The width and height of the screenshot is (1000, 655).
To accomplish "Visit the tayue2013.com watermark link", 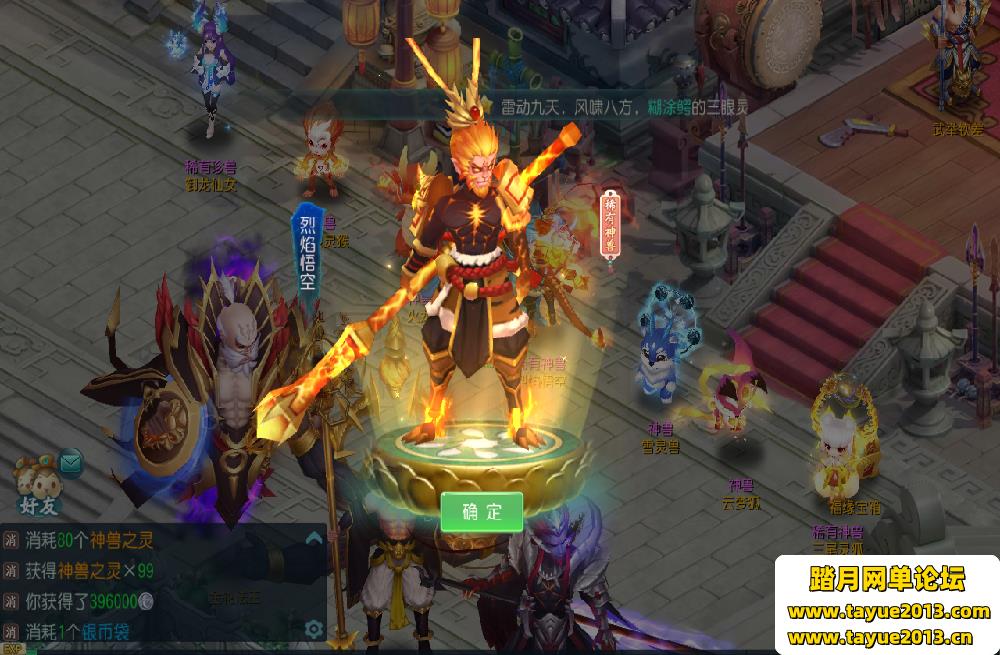I will [888, 611].
